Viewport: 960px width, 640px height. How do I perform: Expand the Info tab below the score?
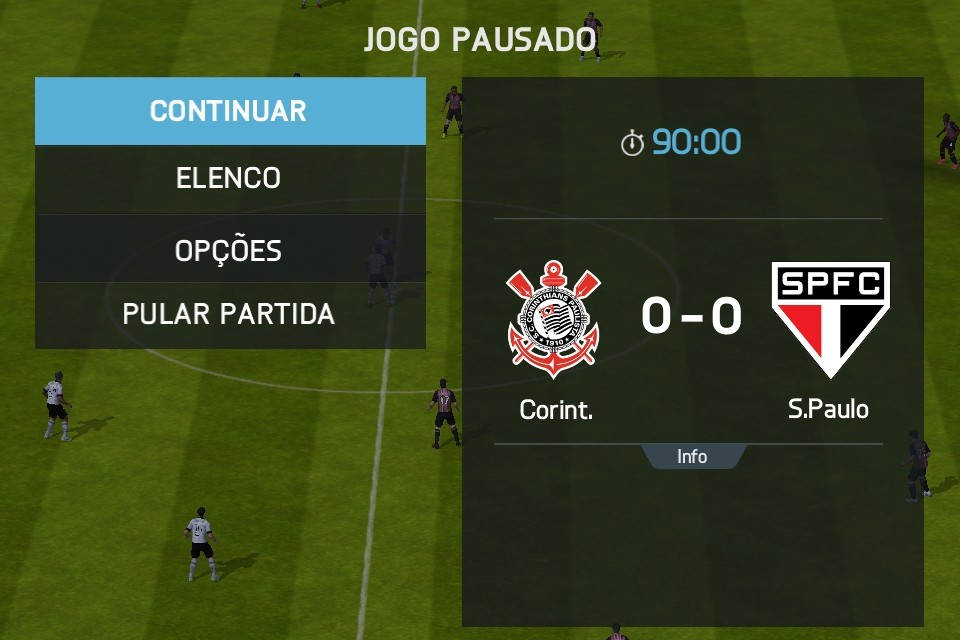[692, 457]
